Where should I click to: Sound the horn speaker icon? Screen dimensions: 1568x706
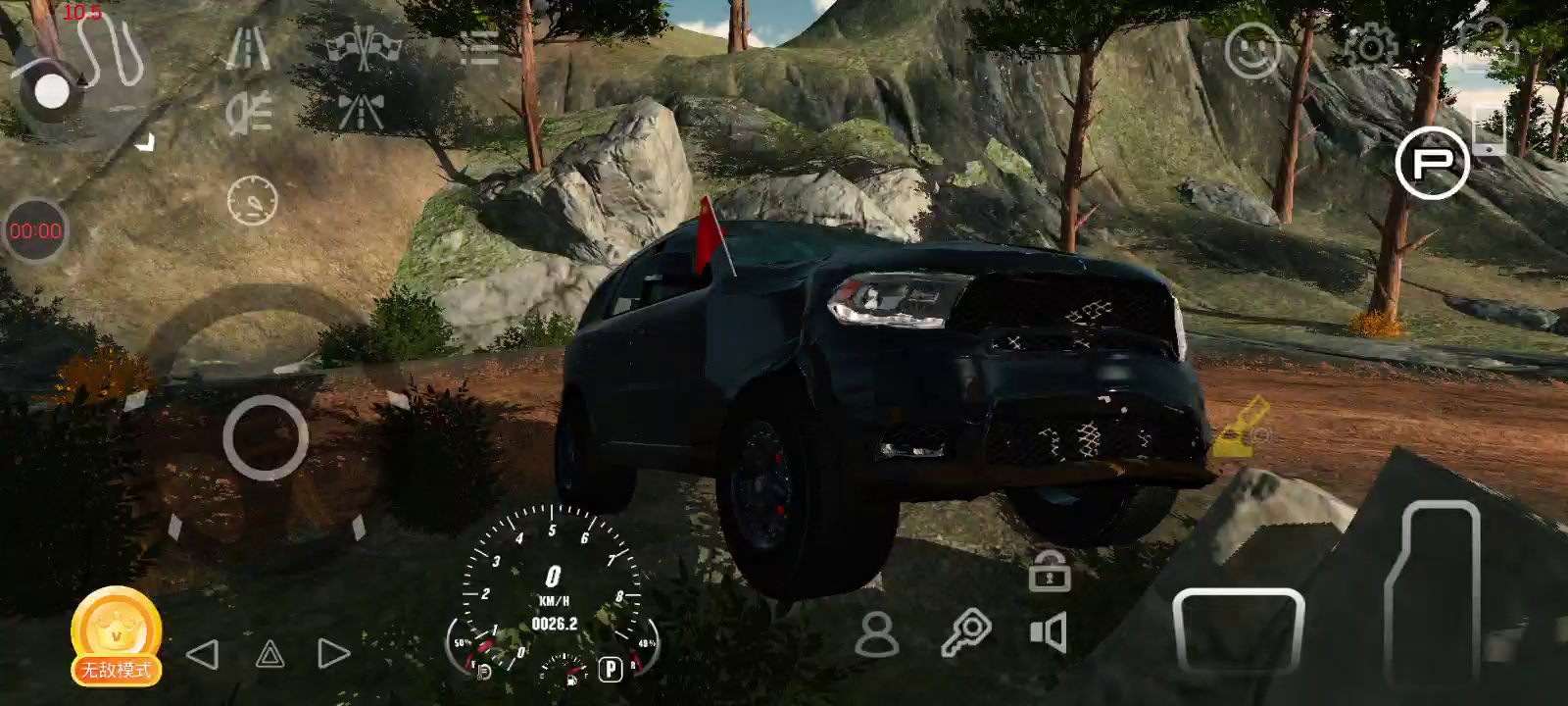coord(1049,633)
